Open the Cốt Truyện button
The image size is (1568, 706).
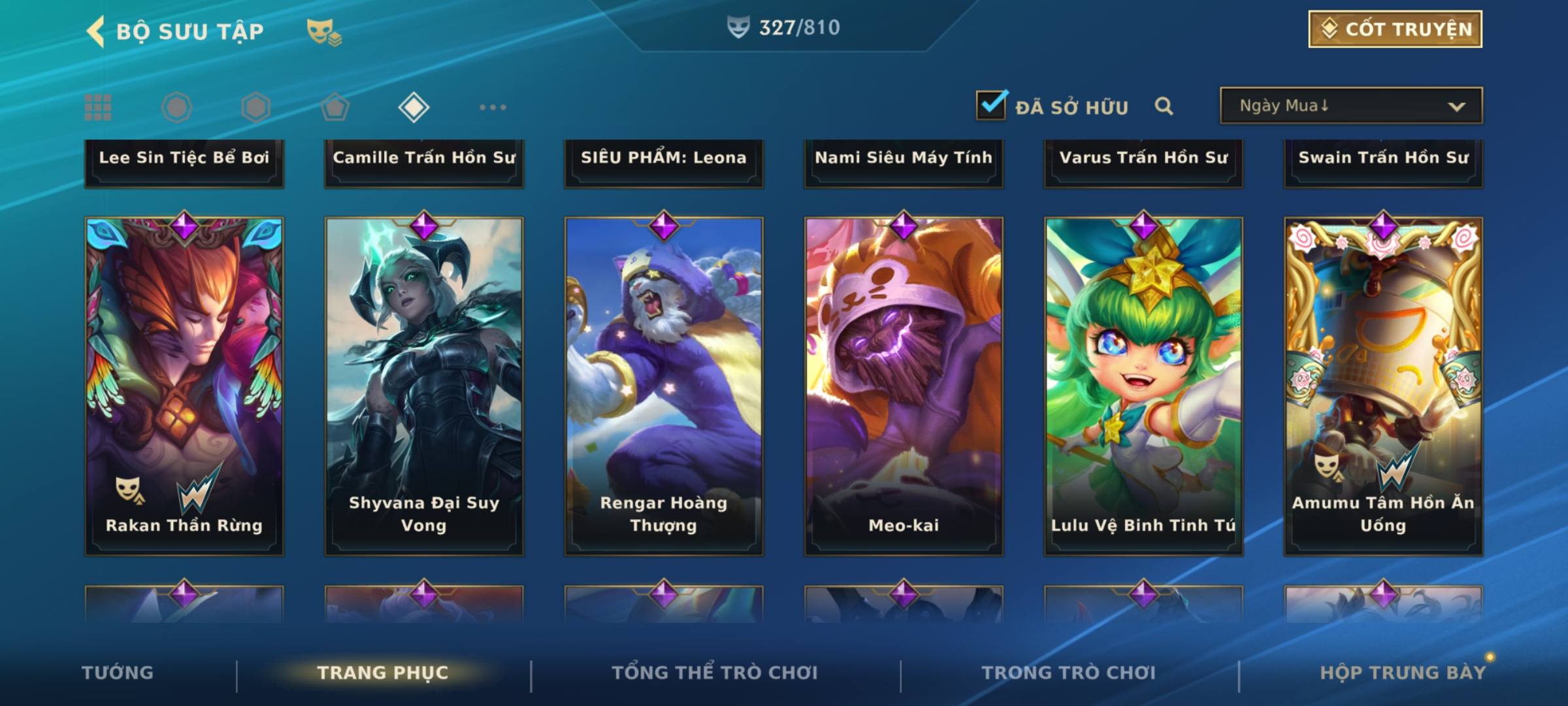[1395, 29]
